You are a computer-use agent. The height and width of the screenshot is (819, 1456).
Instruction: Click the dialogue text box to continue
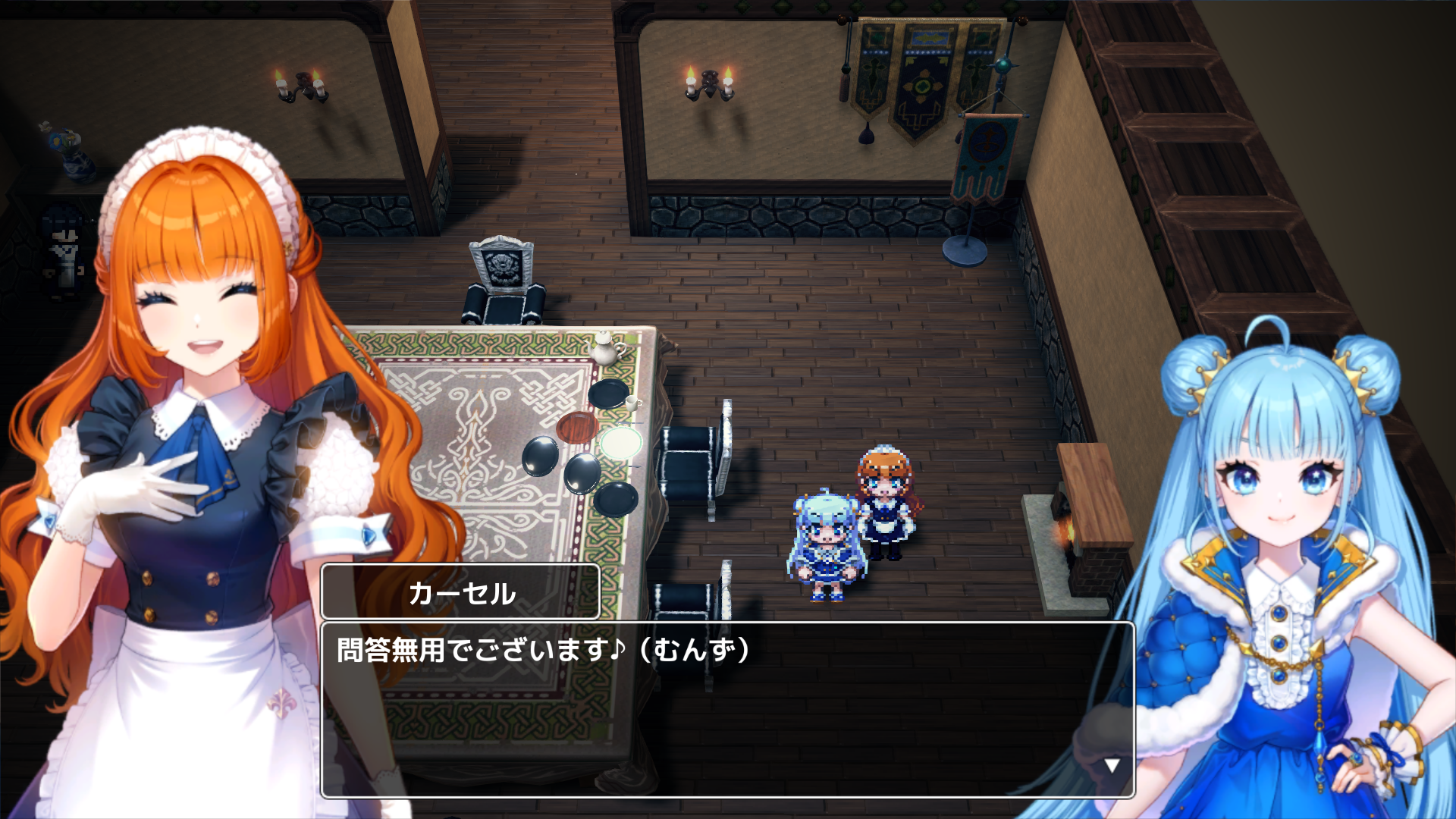pos(726,708)
